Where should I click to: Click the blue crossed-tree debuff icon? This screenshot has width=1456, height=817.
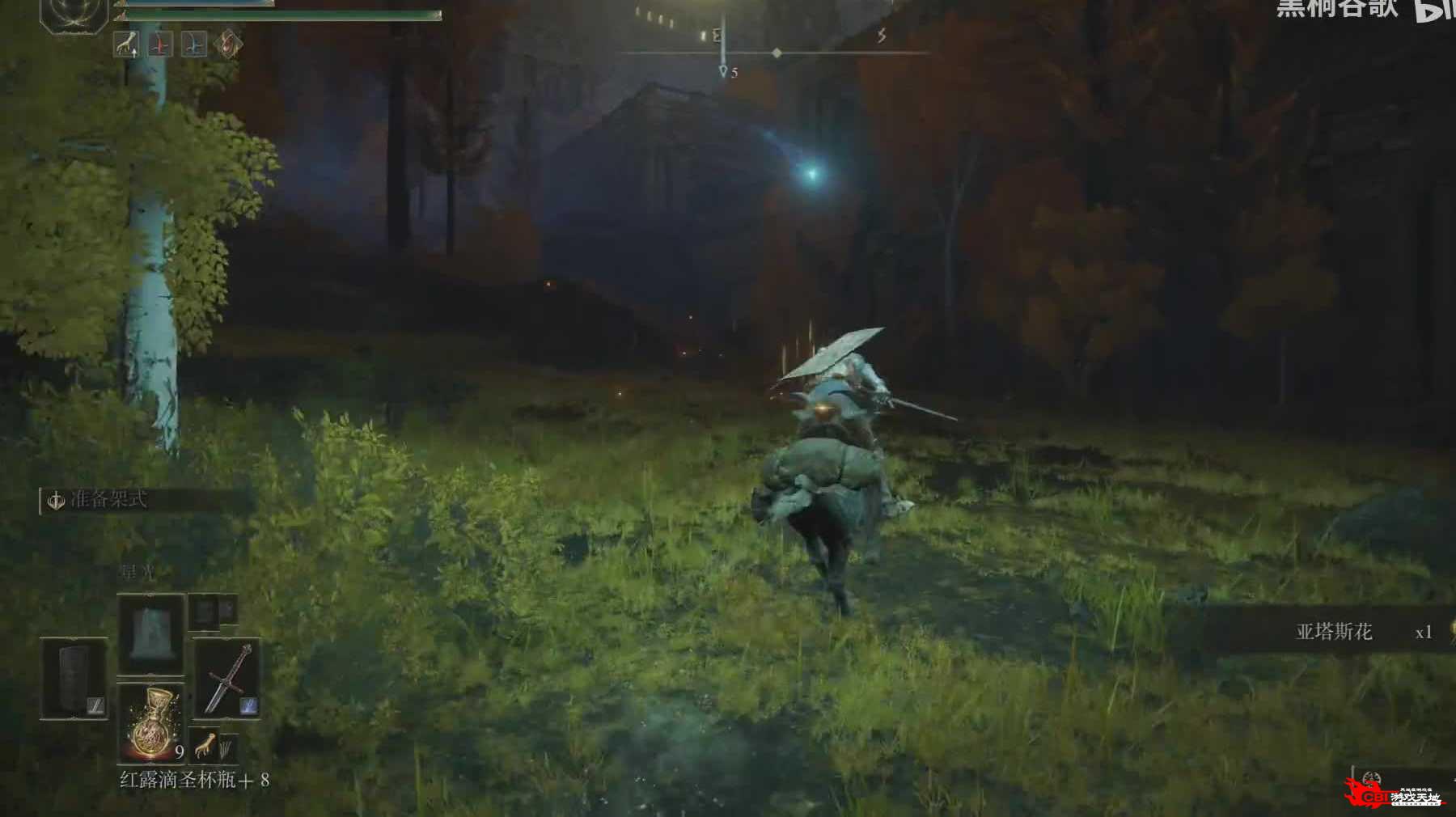point(193,44)
